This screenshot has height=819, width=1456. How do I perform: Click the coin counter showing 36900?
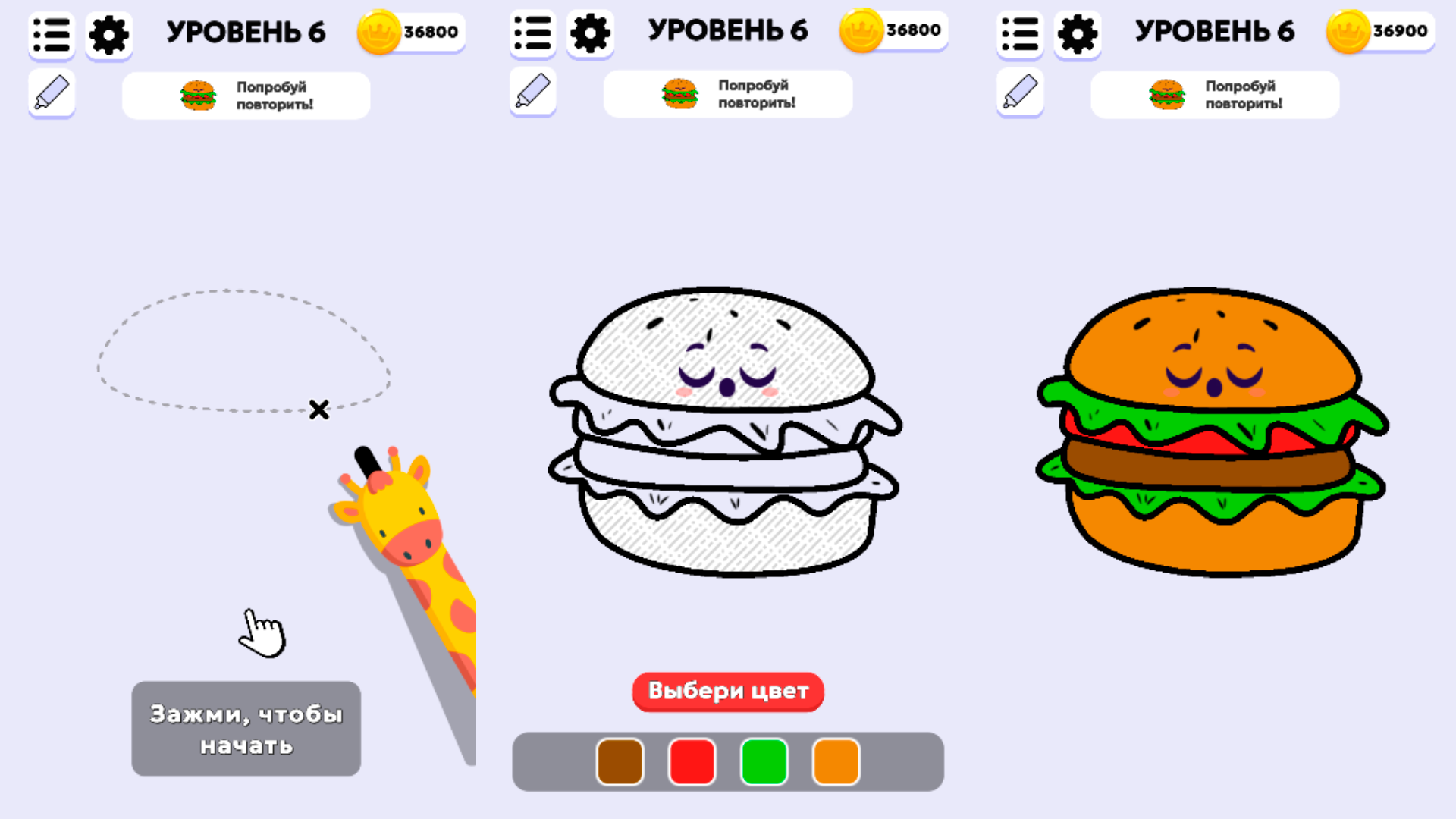[x=1380, y=32]
